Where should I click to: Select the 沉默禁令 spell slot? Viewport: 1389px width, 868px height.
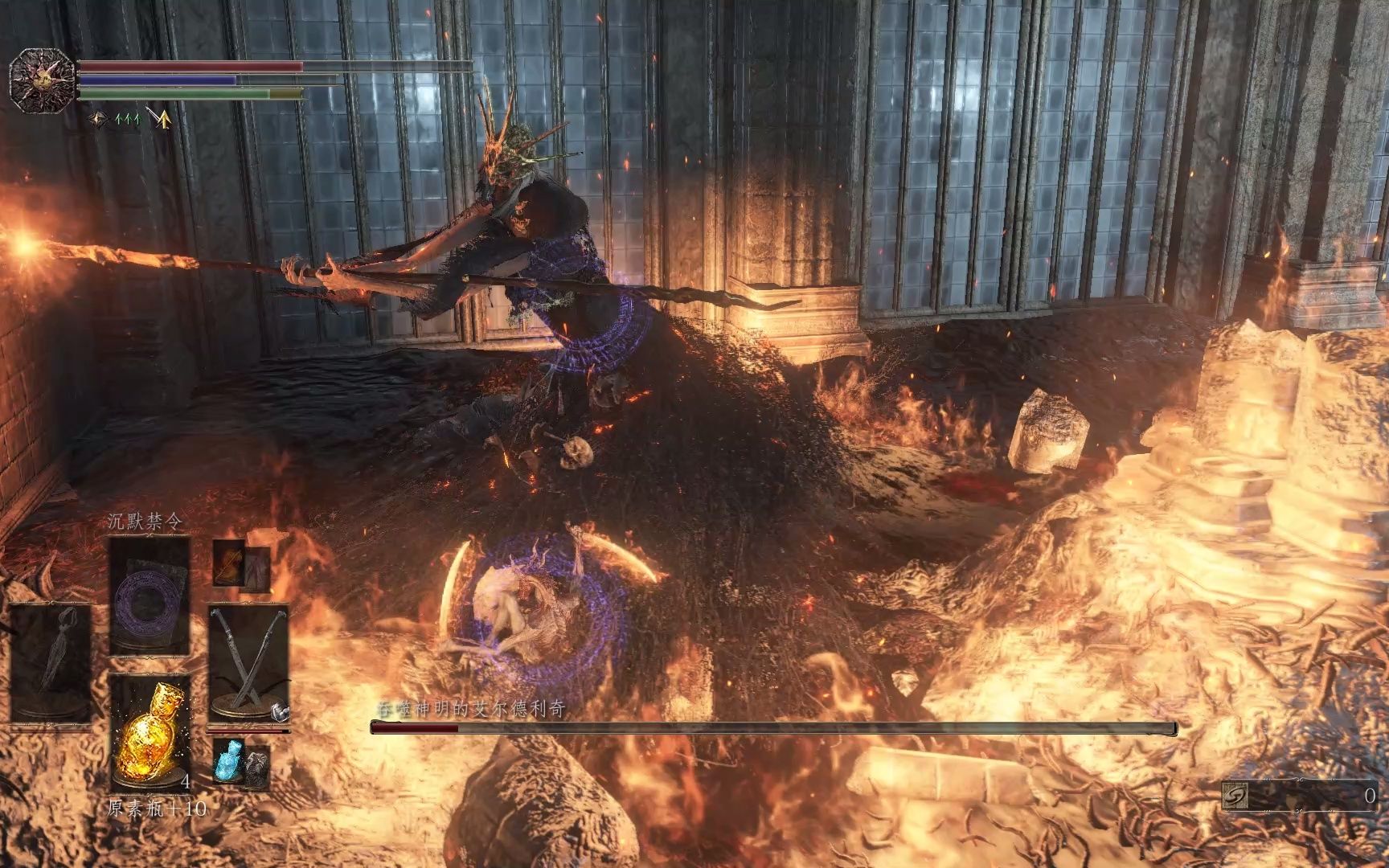click(x=150, y=596)
